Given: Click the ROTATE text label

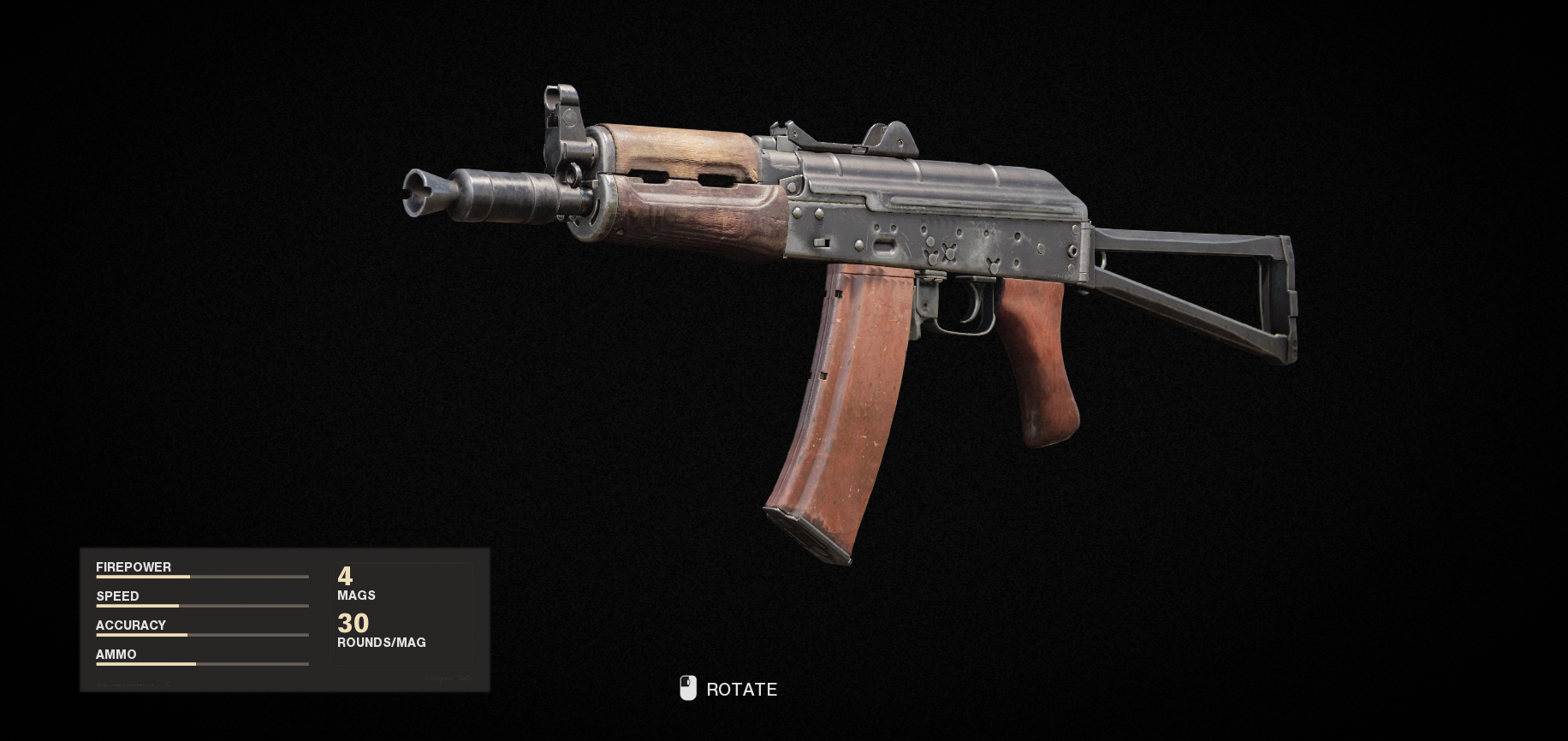Looking at the screenshot, I should click(741, 689).
